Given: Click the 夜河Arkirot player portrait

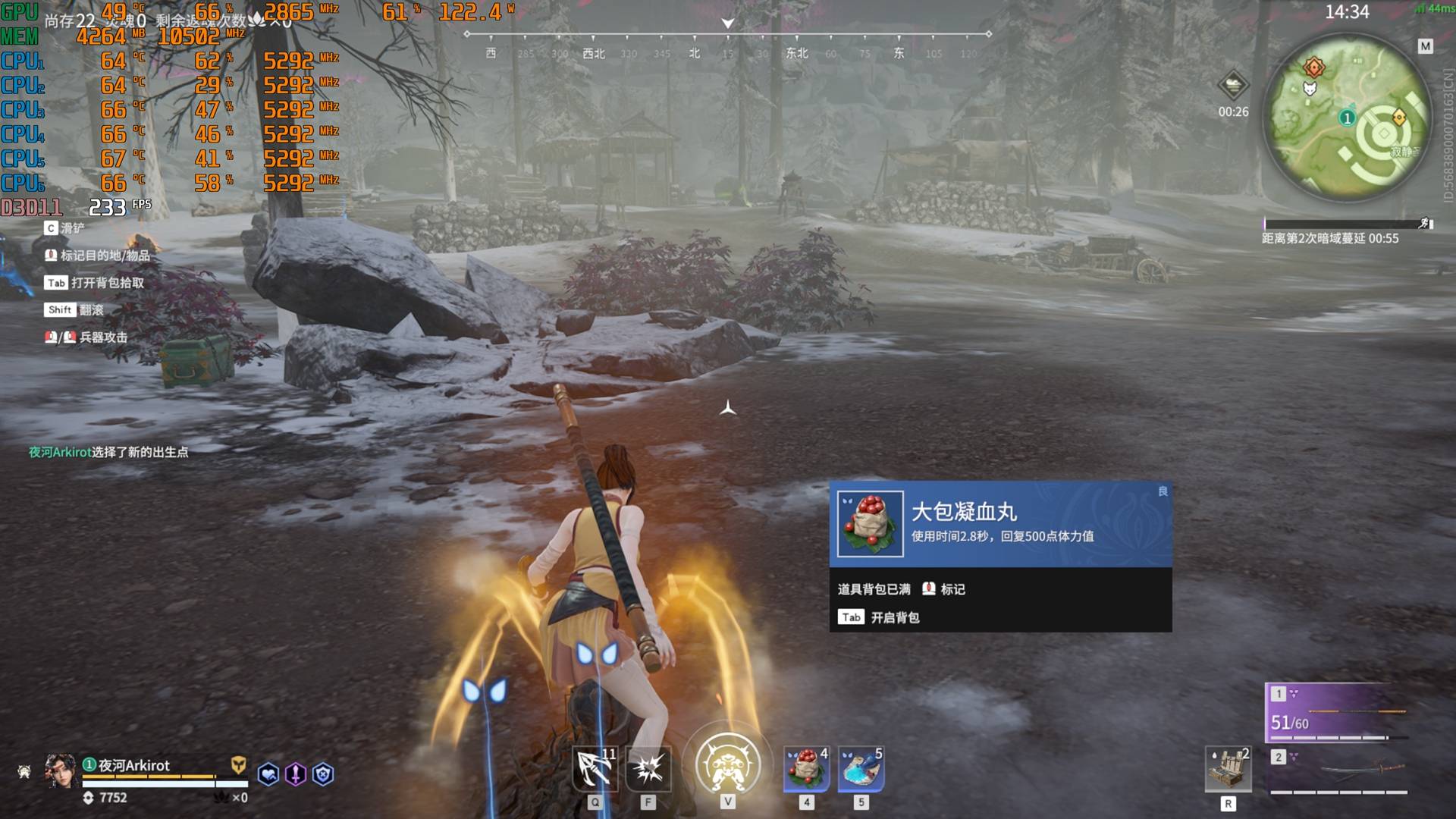Looking at the screenshot, I should [60, 771].
